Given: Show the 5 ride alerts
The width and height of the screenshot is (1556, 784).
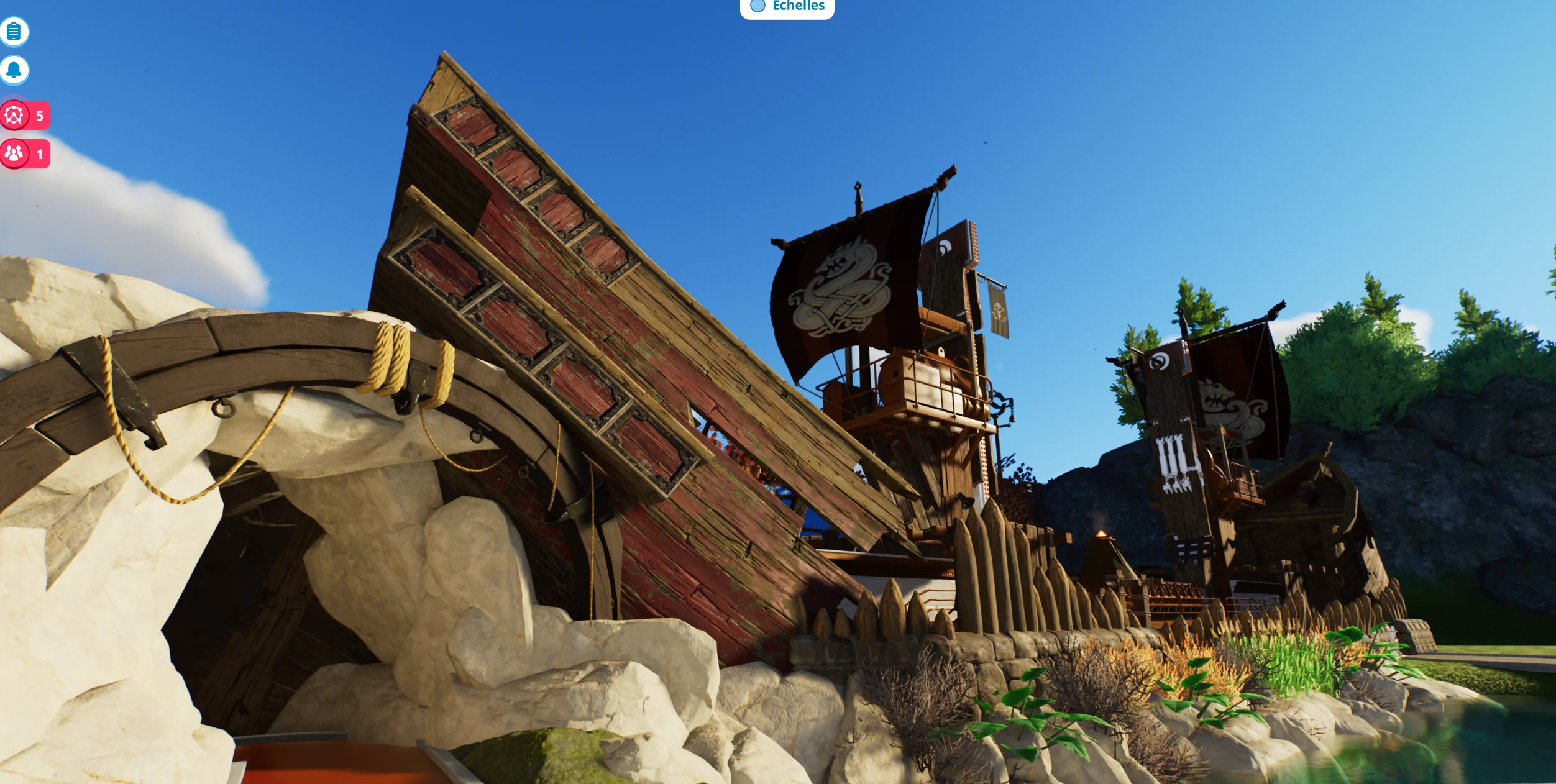Looking at the screenshot, I should point(24,116).
